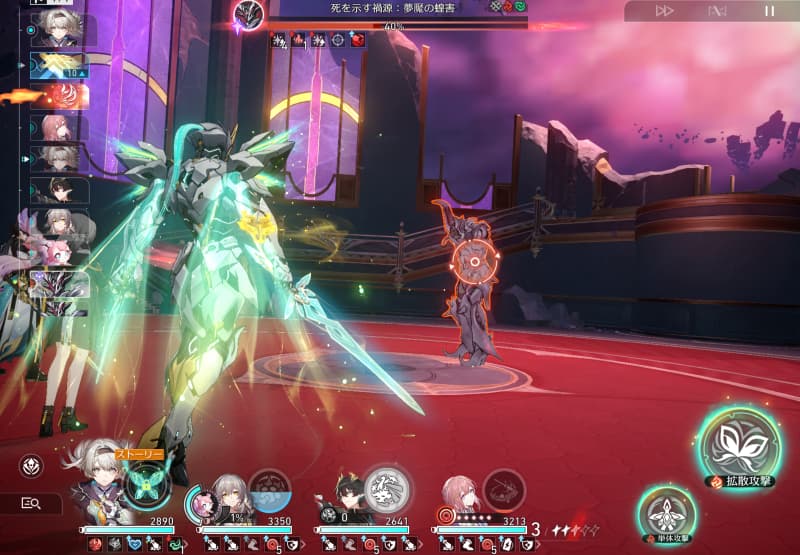This screenshot has height=555, width=800.
Task: Inspect the boss portrait icon by the health bar
Action: pyautogui.click(x=248, y=14)
